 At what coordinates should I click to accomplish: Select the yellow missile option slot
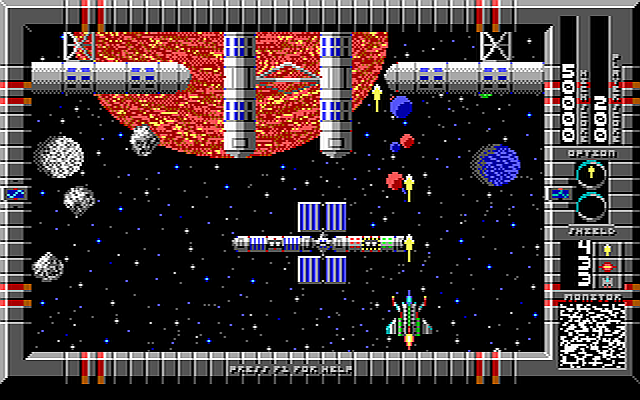click(591, 175)
